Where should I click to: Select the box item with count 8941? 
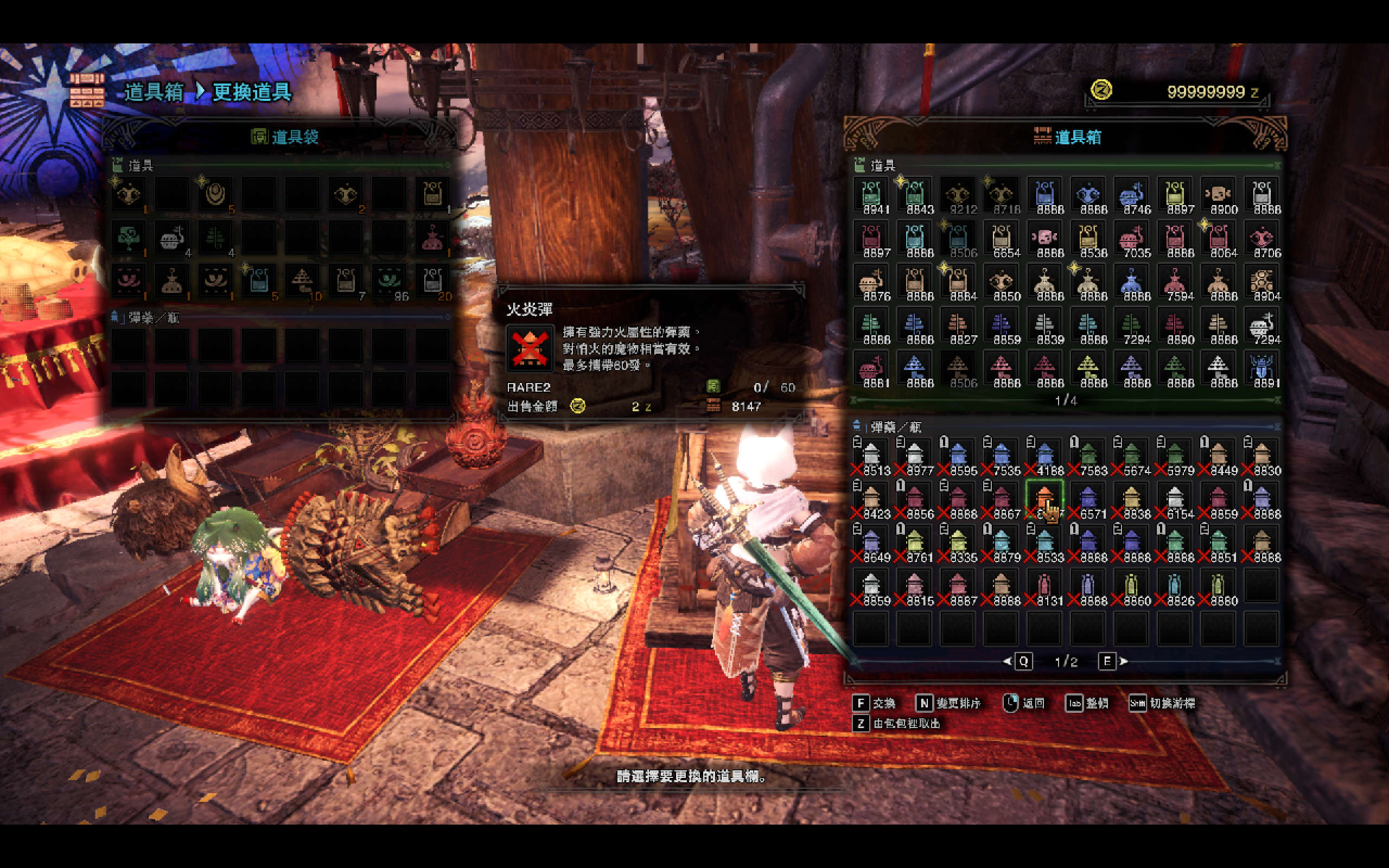871,195
